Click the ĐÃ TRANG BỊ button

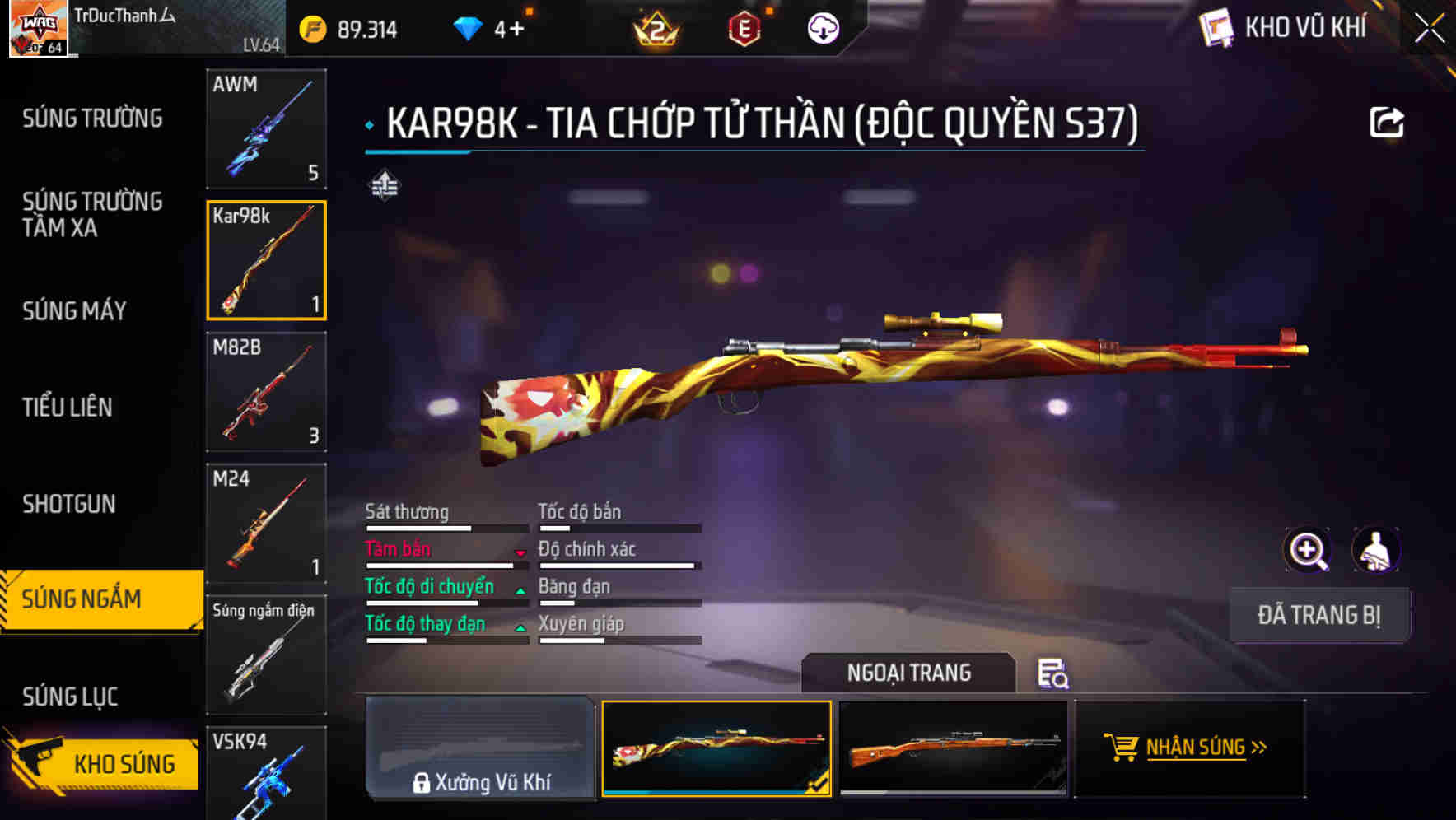[x=1319, y=615]
